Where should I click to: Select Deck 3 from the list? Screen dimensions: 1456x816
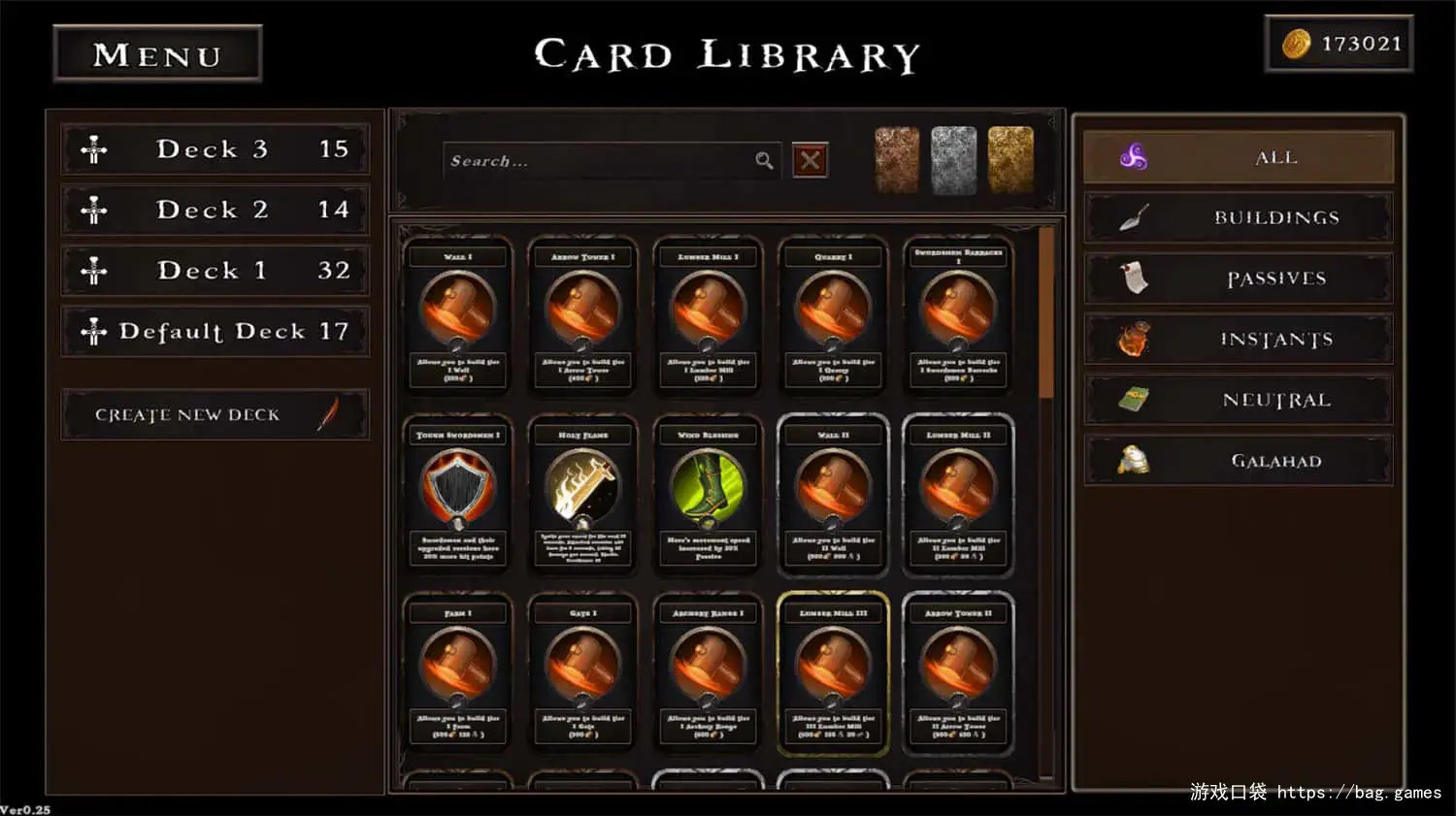coord(215,149)
